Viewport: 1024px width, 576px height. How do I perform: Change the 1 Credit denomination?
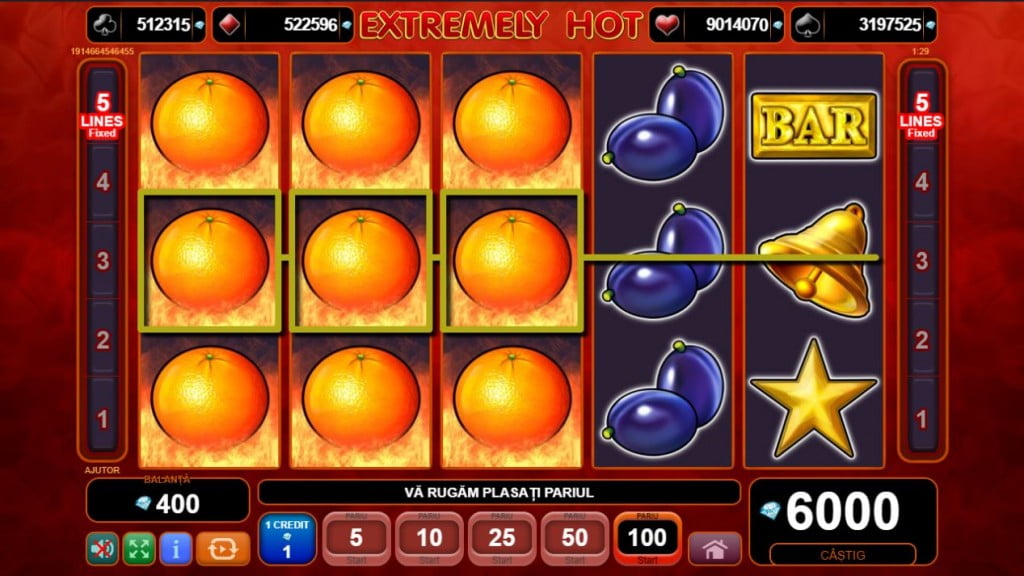coord(287,539)
